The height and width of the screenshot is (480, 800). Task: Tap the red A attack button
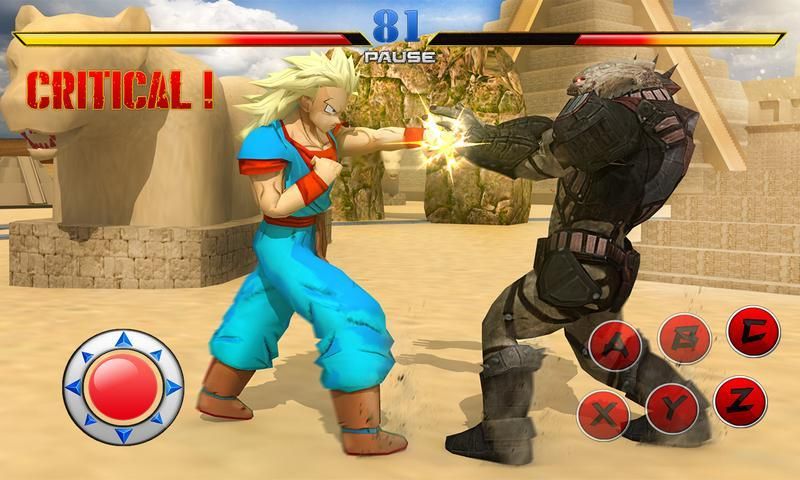tap(614, 345)
